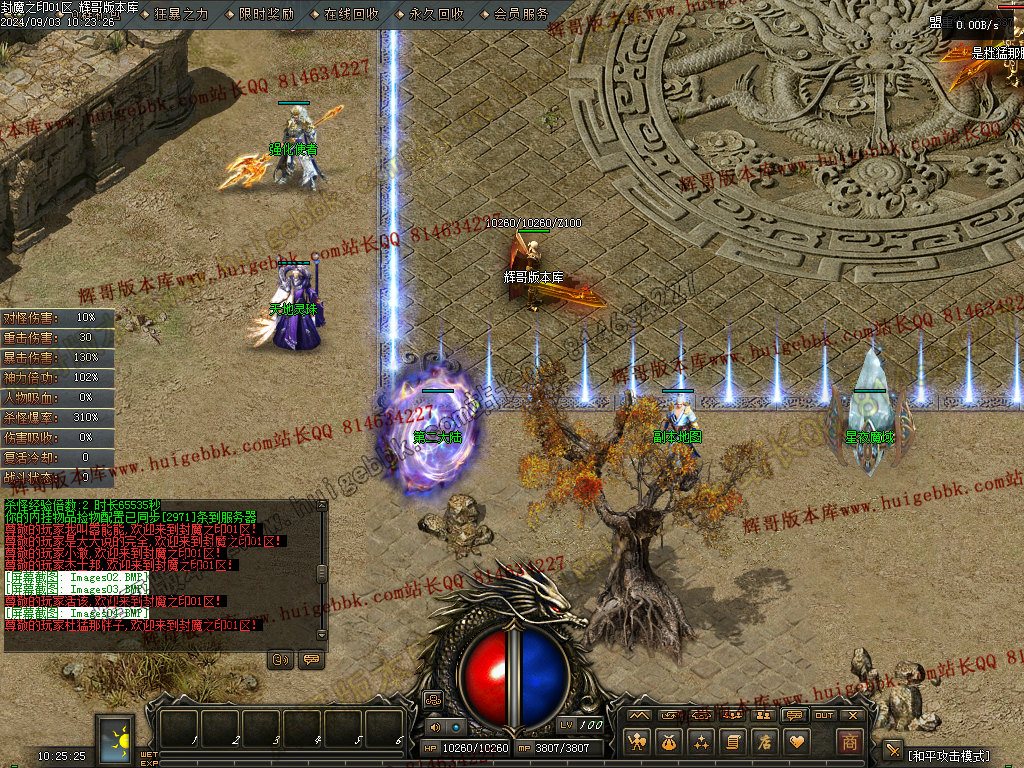Open the sparkle skills icon

click(702, 742)
